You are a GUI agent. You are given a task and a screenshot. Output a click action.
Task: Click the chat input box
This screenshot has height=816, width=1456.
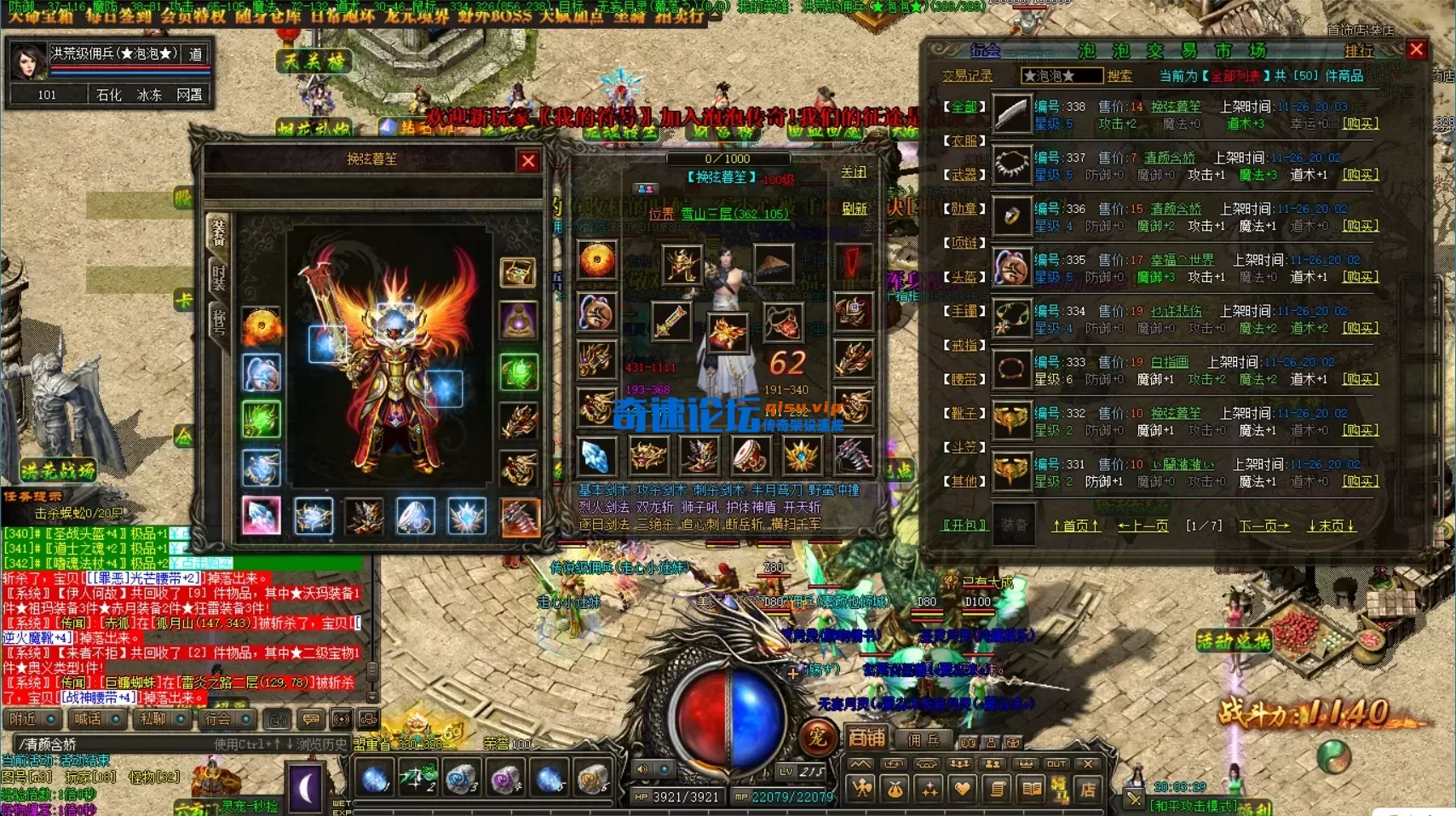(x=111, y=744)
